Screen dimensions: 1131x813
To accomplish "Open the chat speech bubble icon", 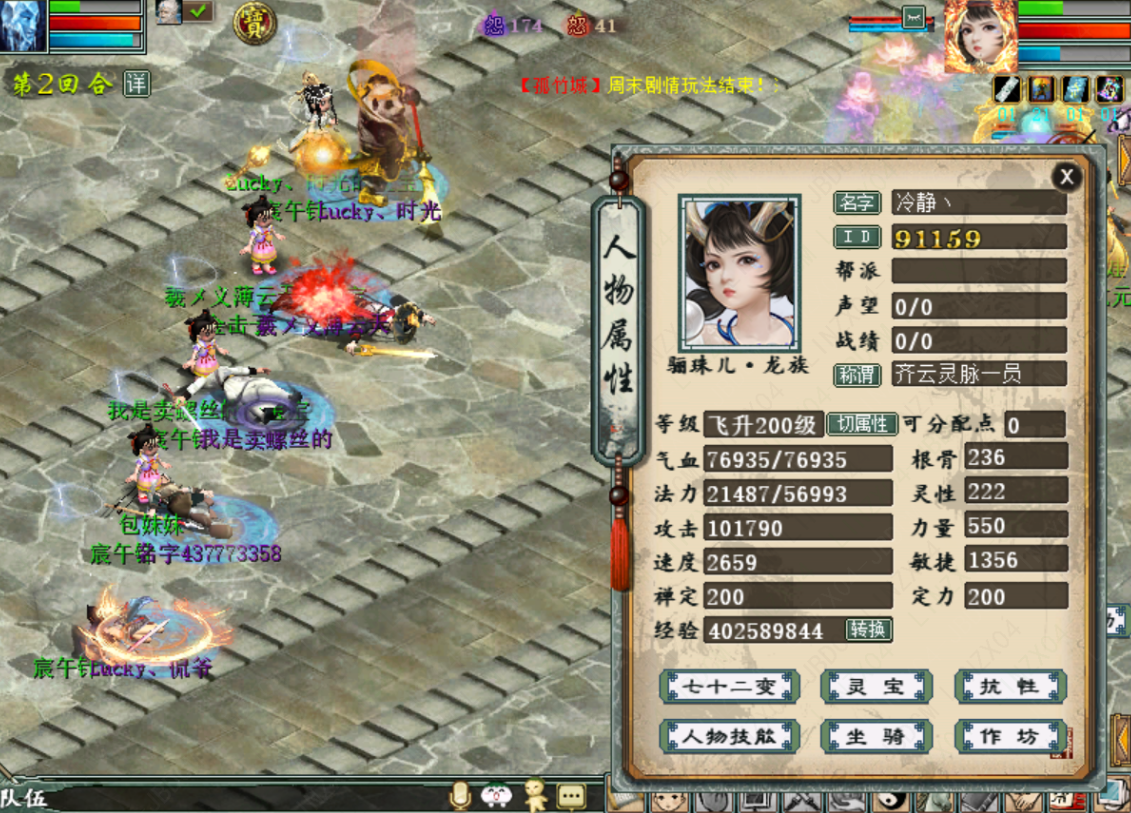I will pos(571,796).
